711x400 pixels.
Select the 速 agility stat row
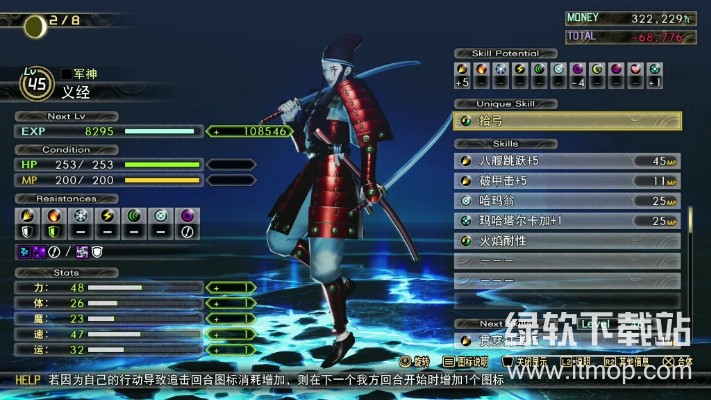tap(130, 335)
